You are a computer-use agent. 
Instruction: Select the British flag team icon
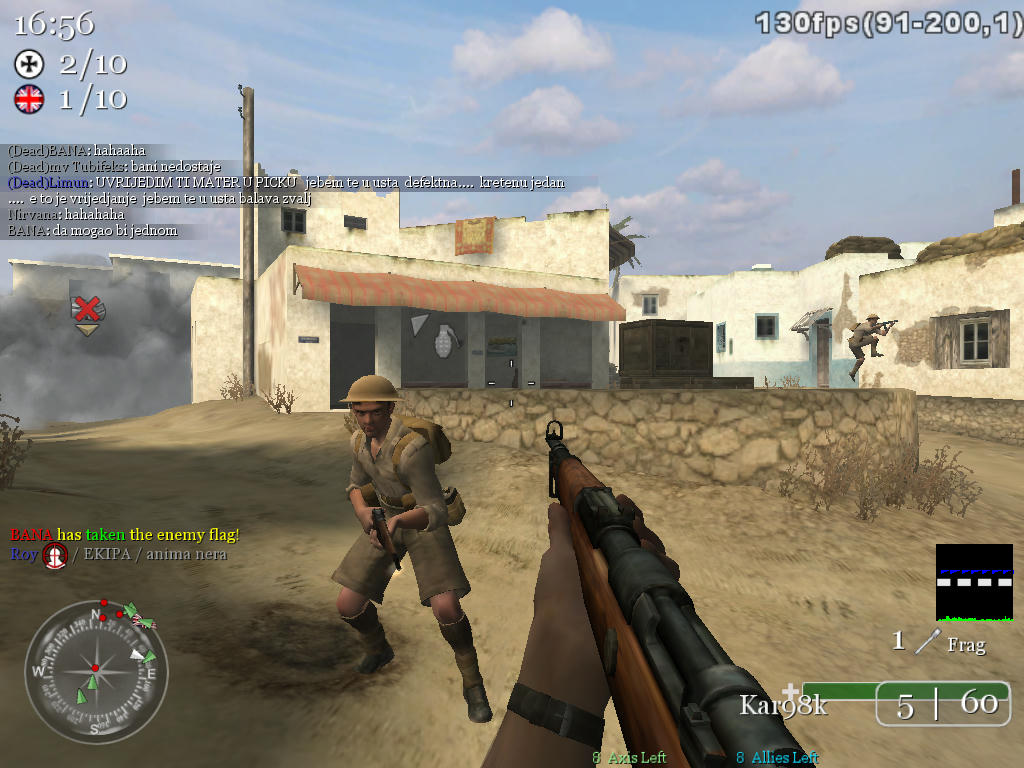29,98
